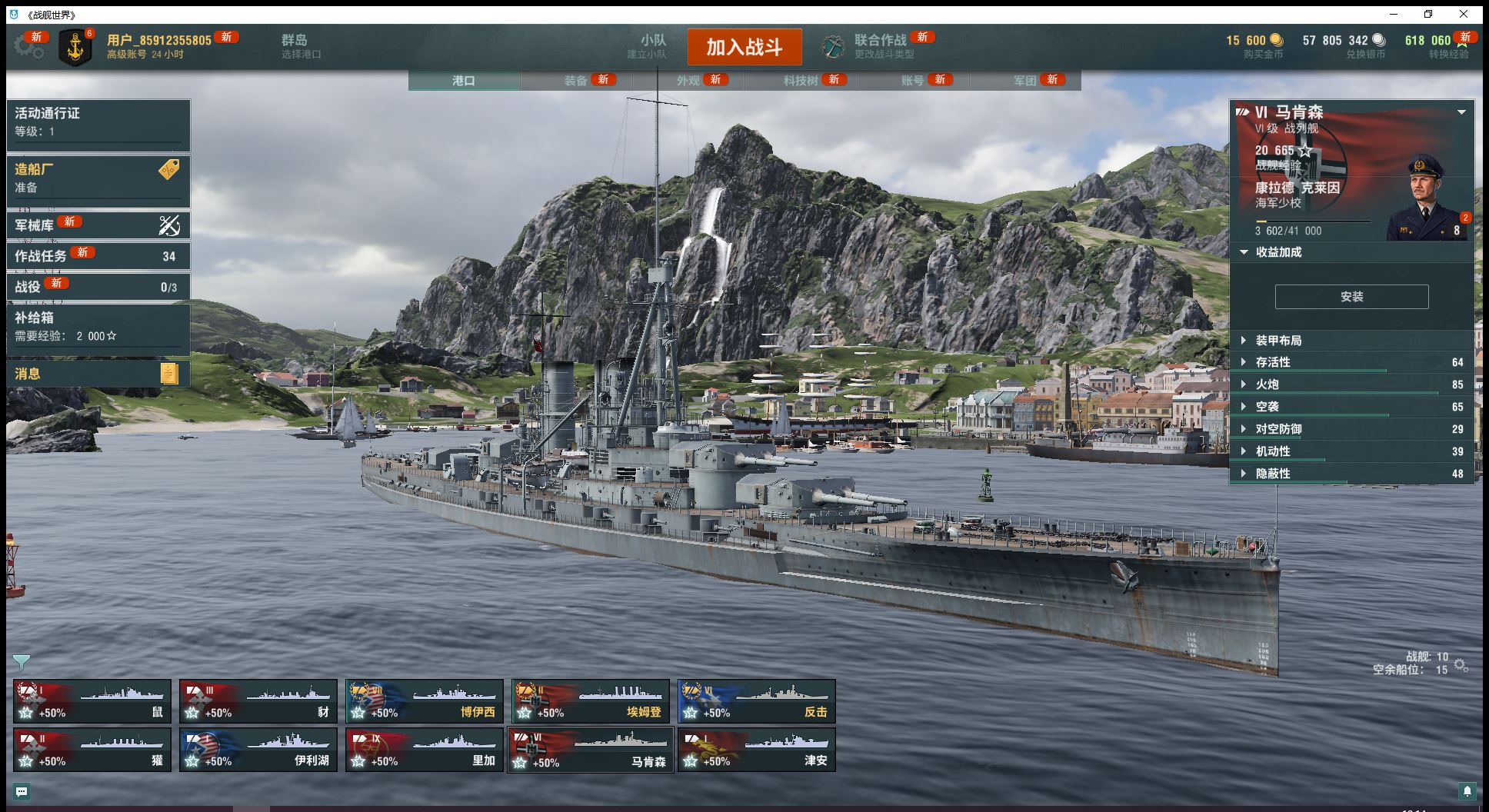Open the 消息 news panel

pos(98,374)
